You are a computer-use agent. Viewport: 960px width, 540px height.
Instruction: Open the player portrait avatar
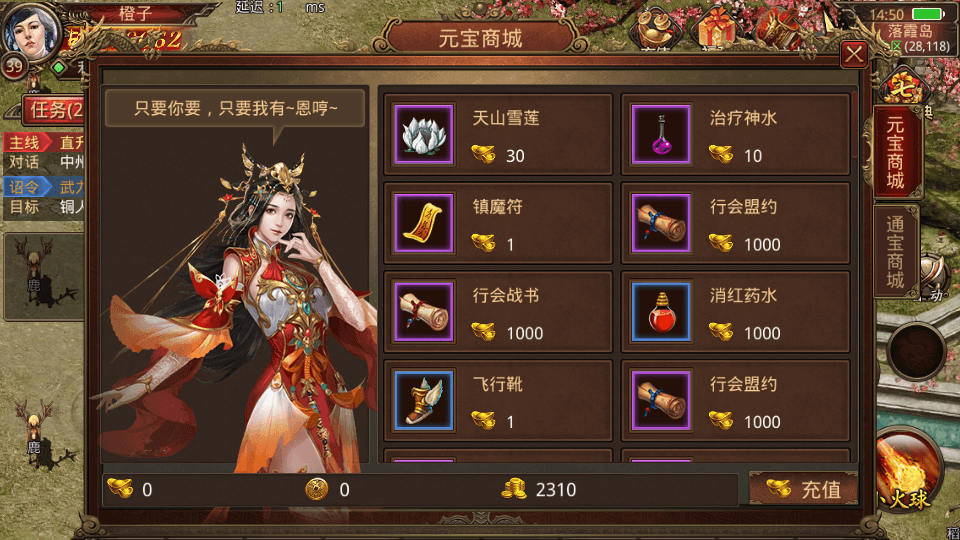(x=30, y=32)
